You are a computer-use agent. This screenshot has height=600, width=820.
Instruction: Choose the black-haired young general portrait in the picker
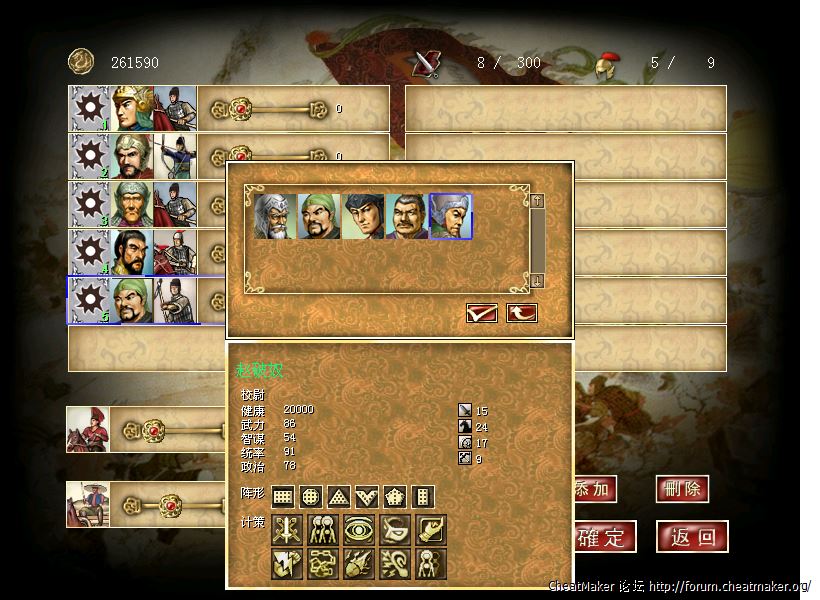pos(363,216)
